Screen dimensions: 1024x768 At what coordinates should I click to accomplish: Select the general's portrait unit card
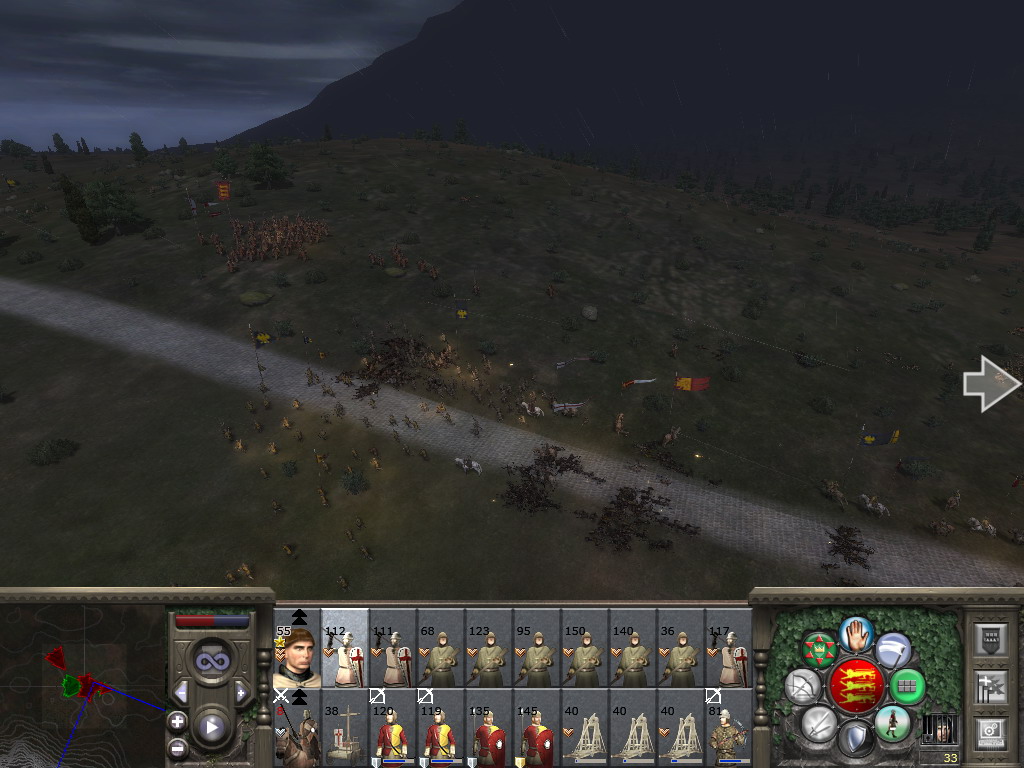[x=297, y=652]
